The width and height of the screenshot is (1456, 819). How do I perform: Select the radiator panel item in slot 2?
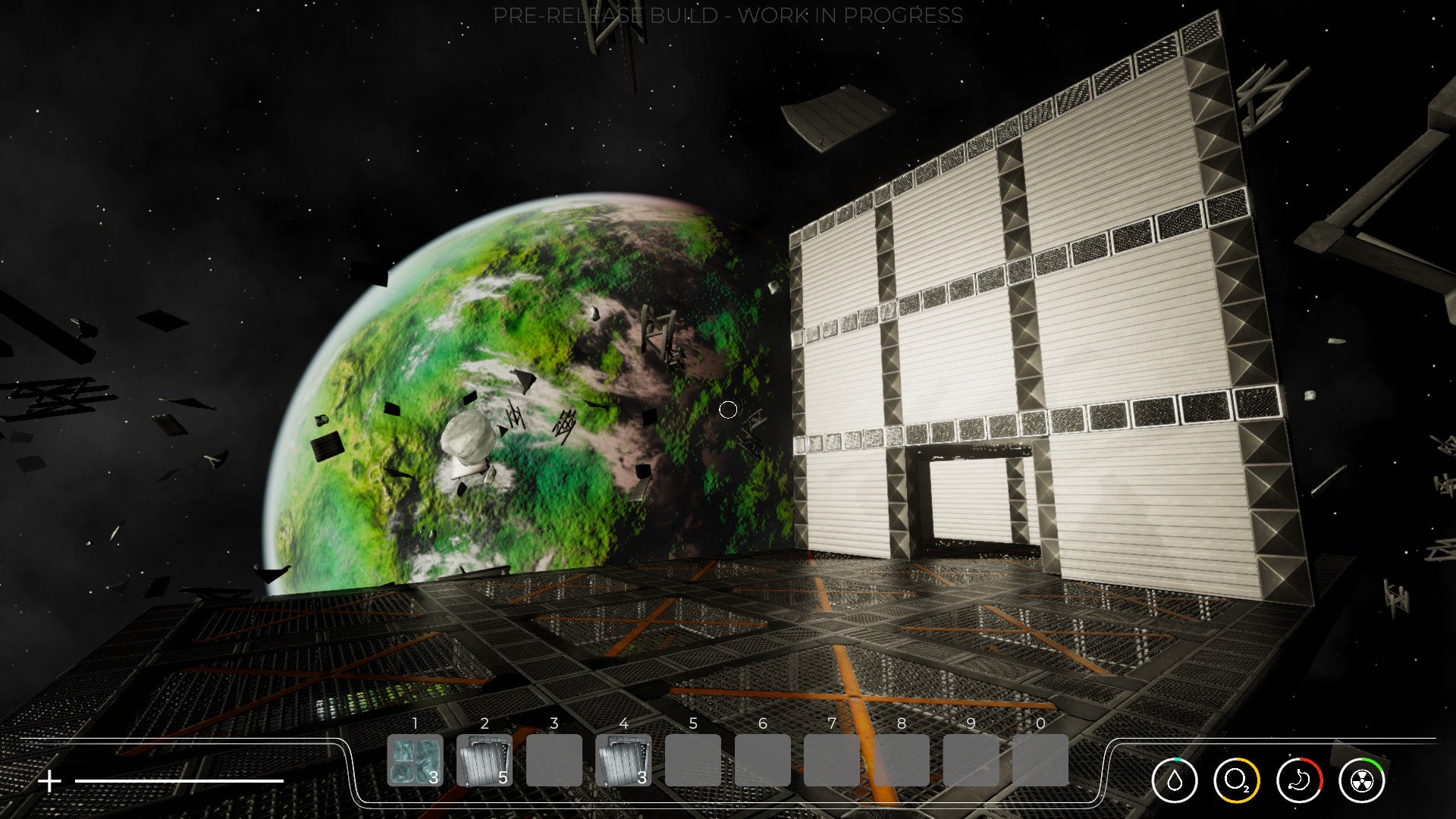(484, 761)
